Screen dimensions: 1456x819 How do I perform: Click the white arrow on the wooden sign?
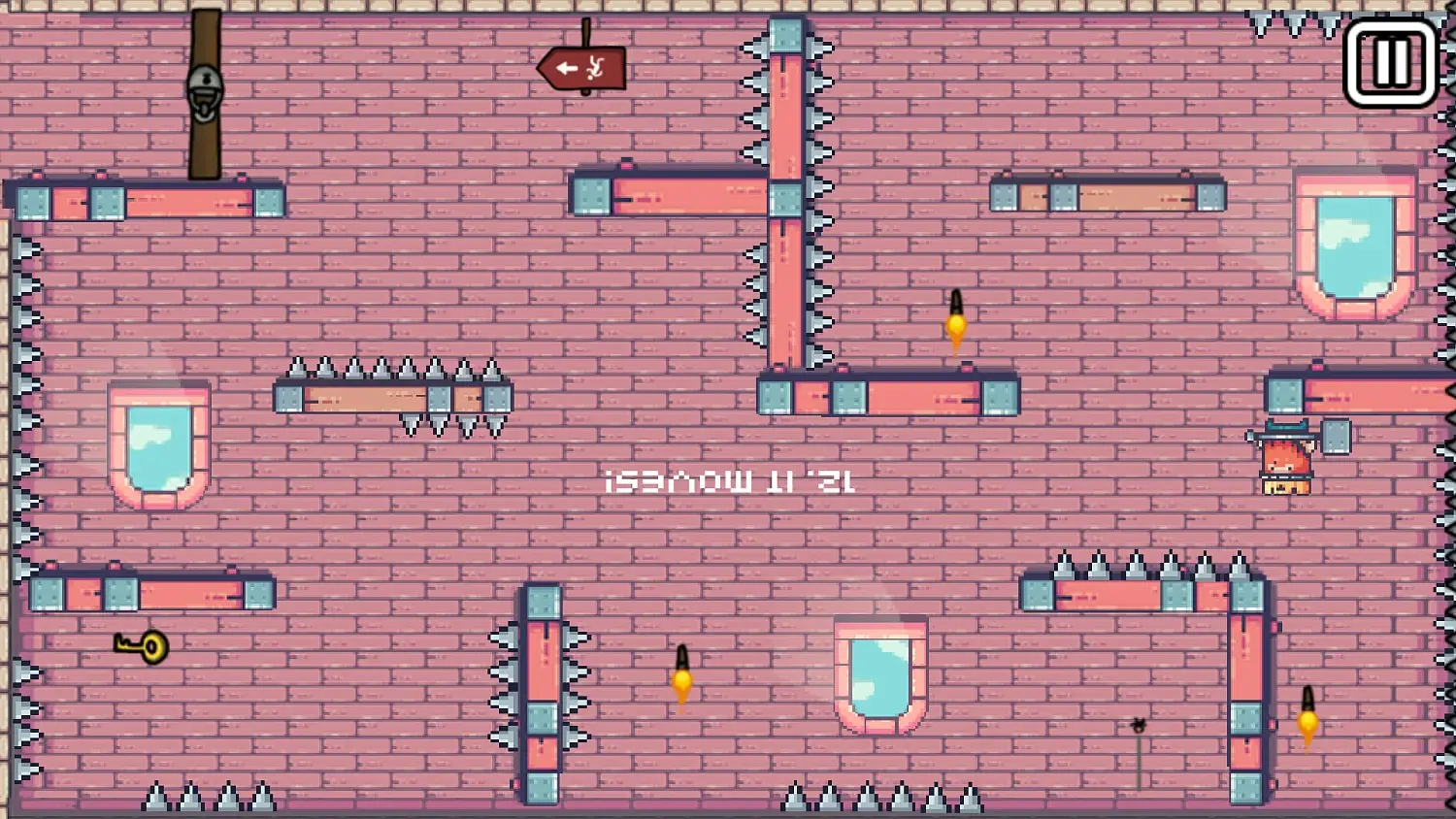pyautogui.click(x=566, y=66)
